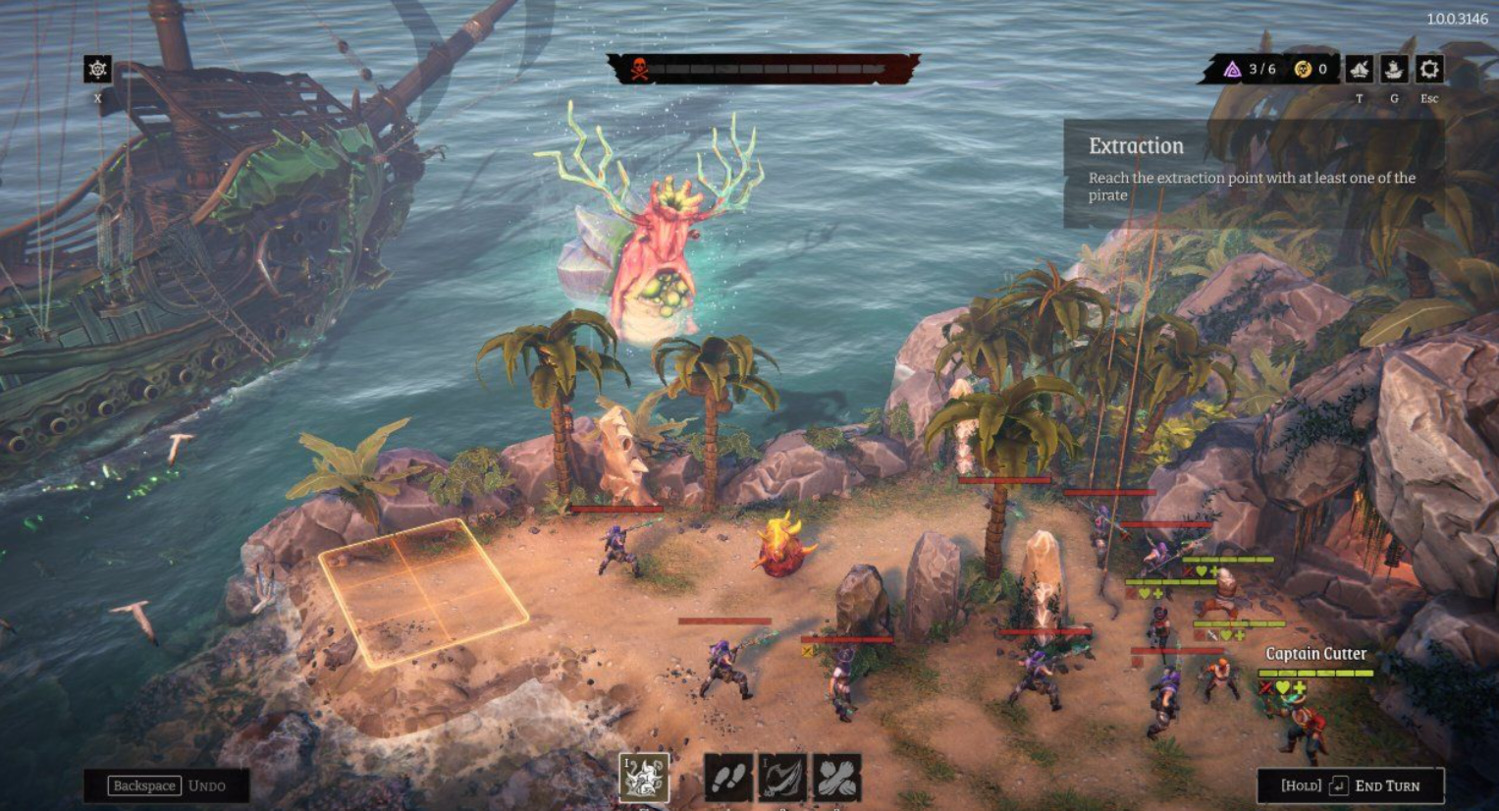Activate the slash attack ability

(x=782, y=777)
